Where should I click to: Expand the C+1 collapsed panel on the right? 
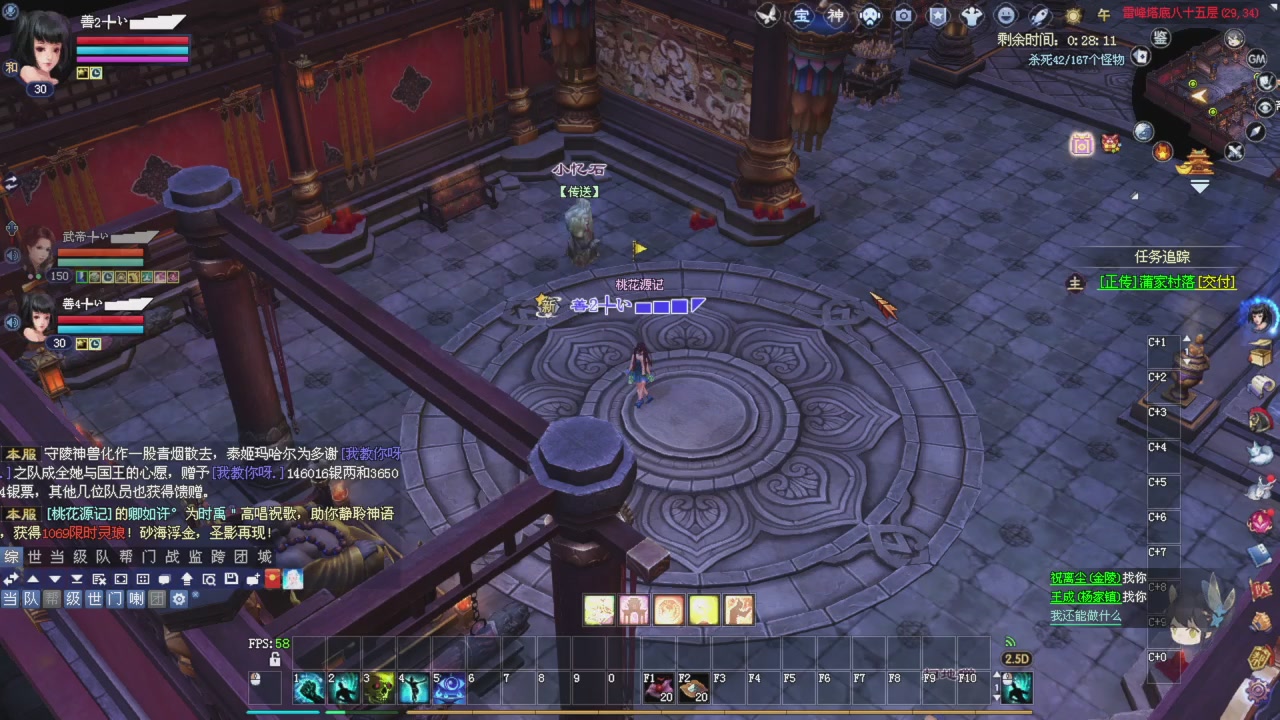point(1158,341)
